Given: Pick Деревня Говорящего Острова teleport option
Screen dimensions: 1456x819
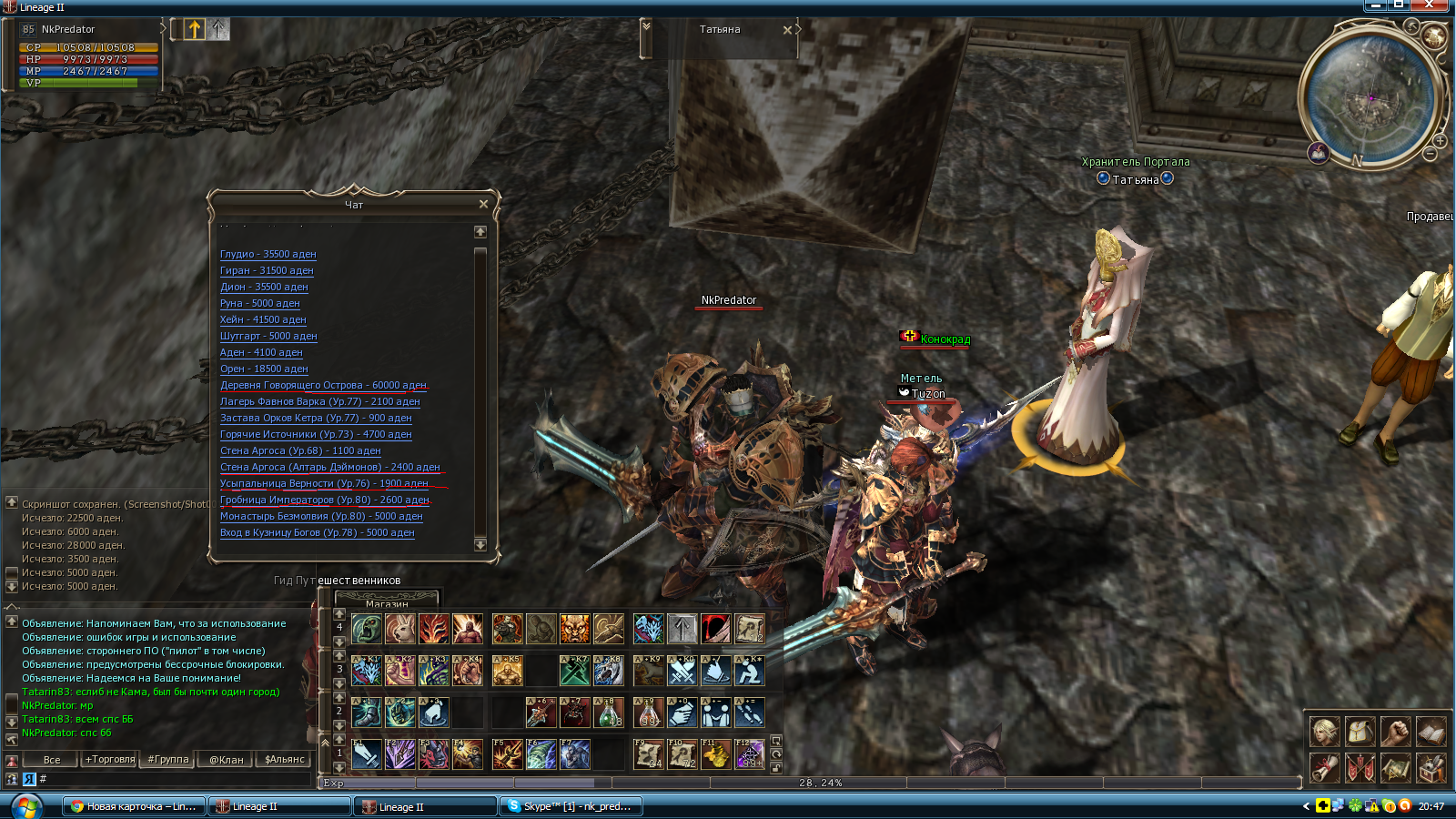Looking at the screenshot, I should [323, 386].
